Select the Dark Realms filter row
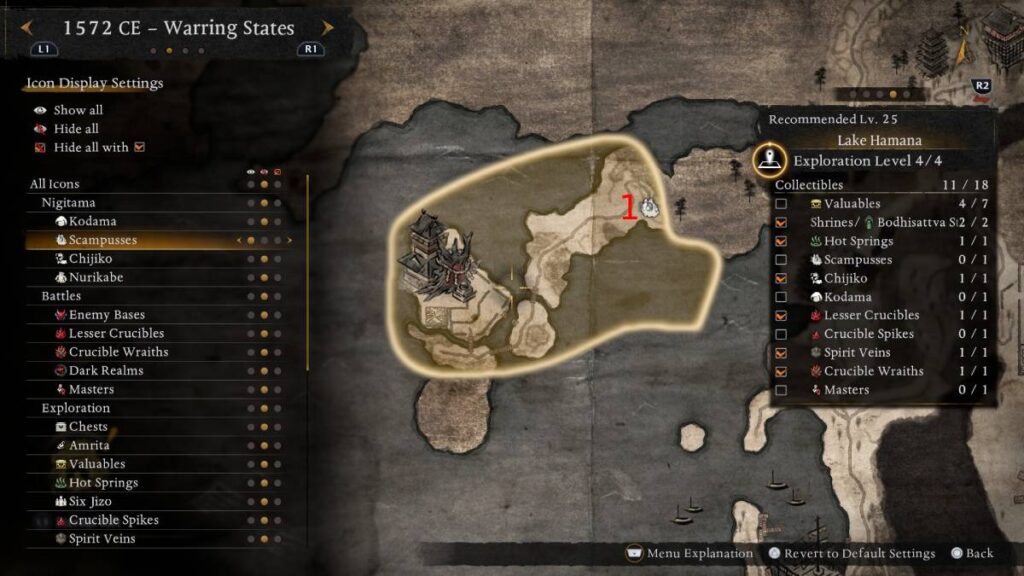Screen dimensions: 1024x576 pyautogui.click(x=105, y=370)
